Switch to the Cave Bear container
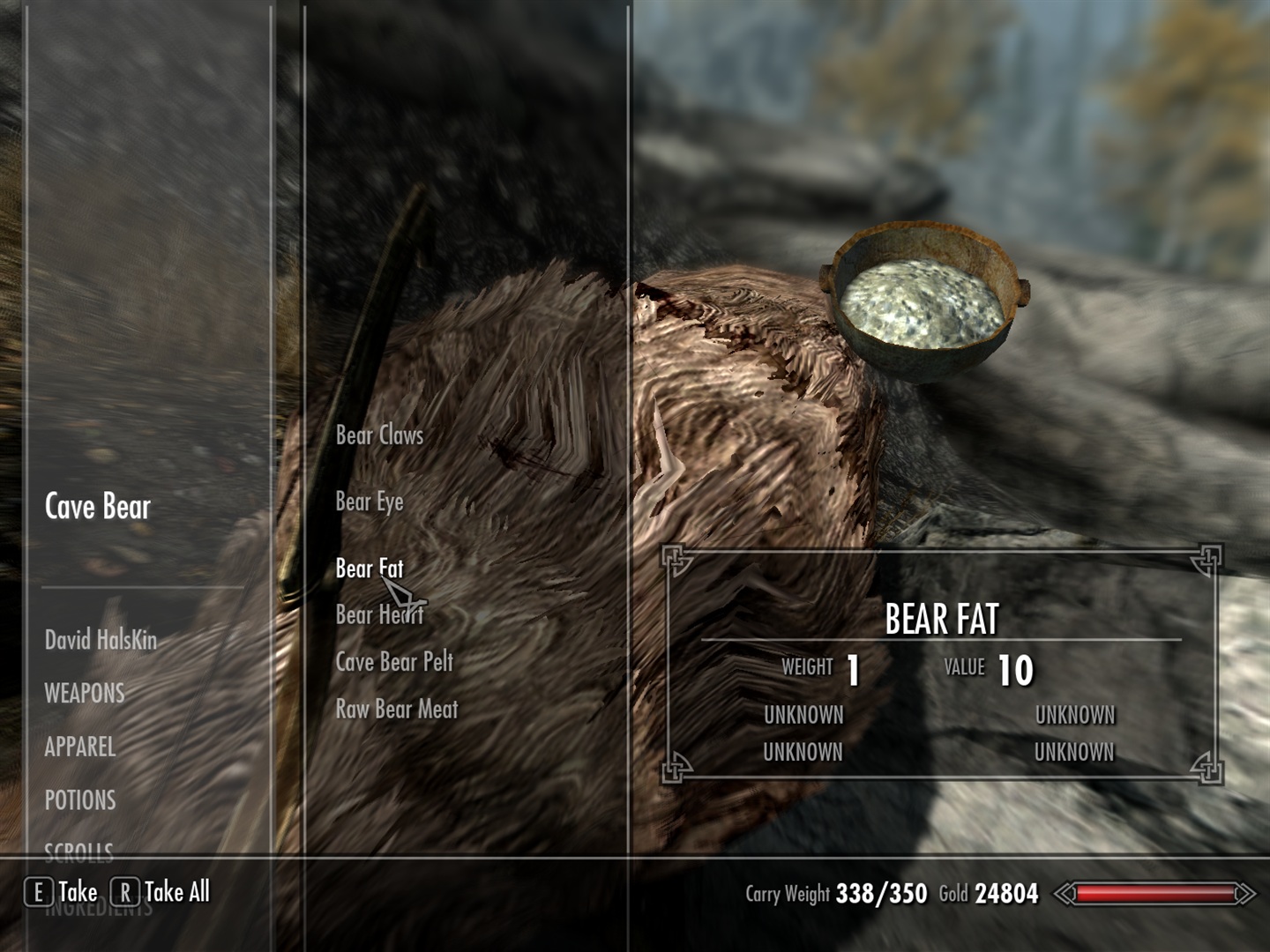The height and width of the screenshot is (952, 1270). (98, 507)
